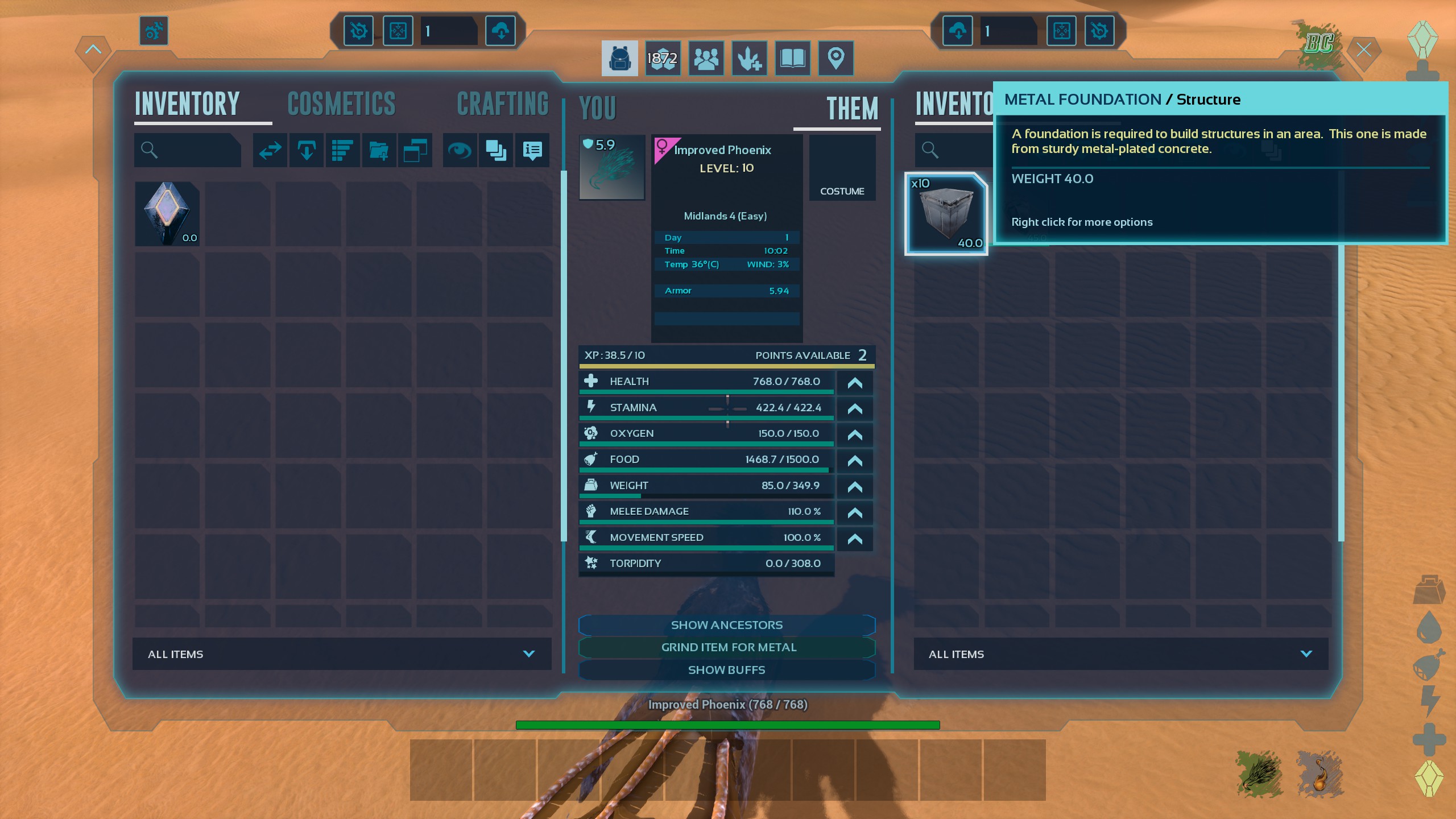Open the map marker tab icon
The width and height of the screenshot is (1456, 819).
tap(835, 58)
